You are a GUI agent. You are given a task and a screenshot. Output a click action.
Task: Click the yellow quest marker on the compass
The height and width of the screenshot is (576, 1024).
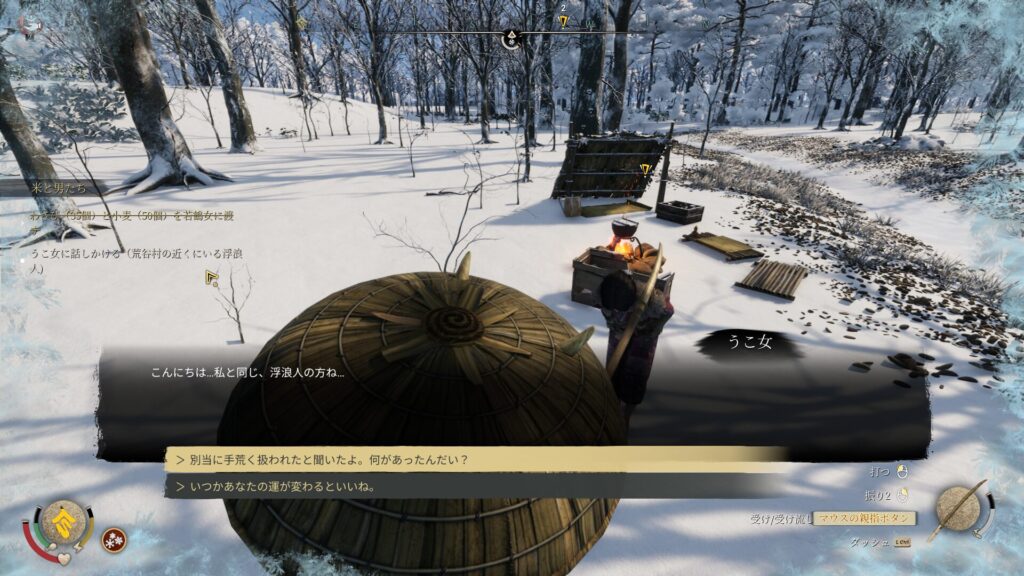[x=563, y=21]
